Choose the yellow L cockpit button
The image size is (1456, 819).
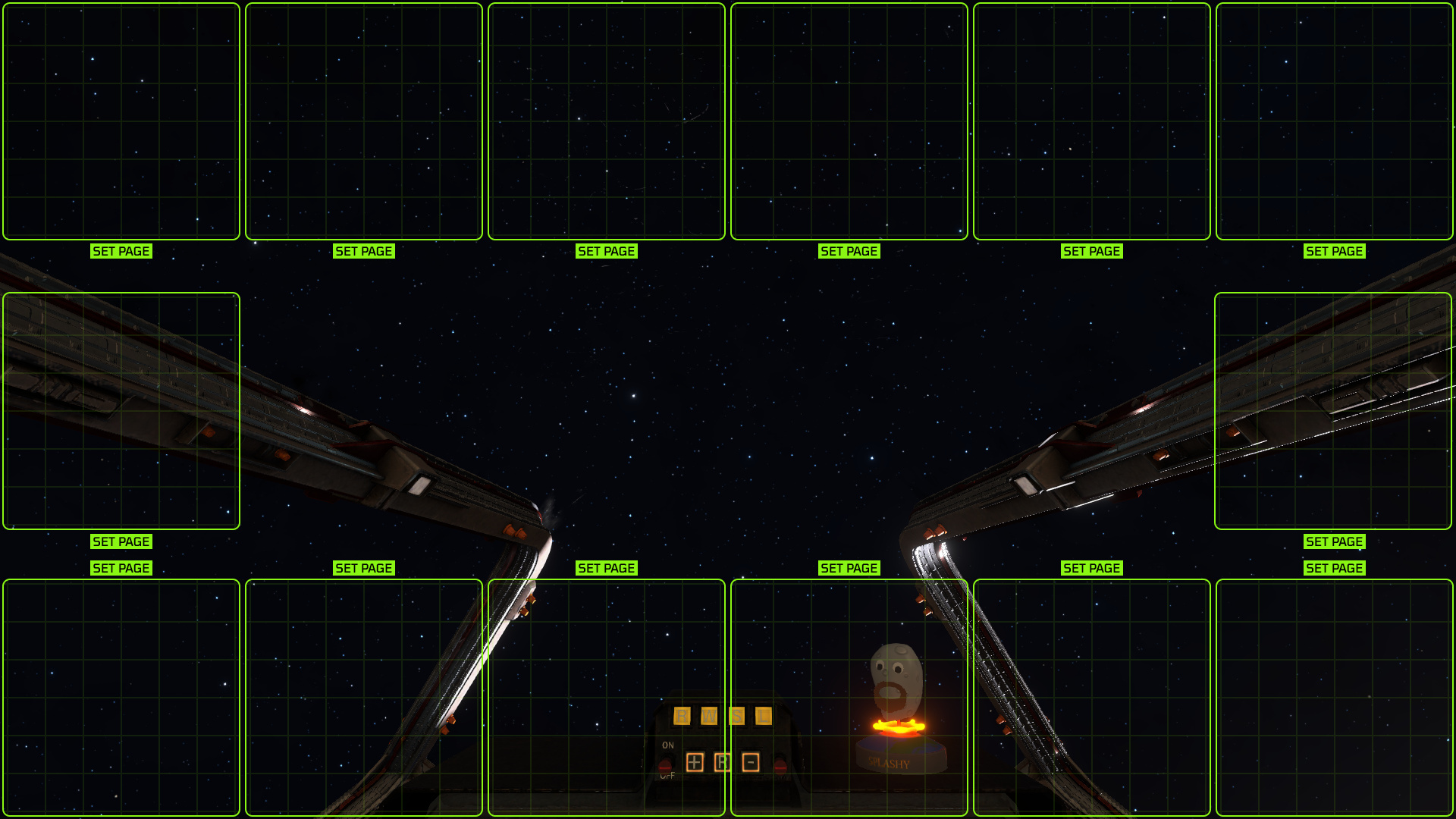764,716
